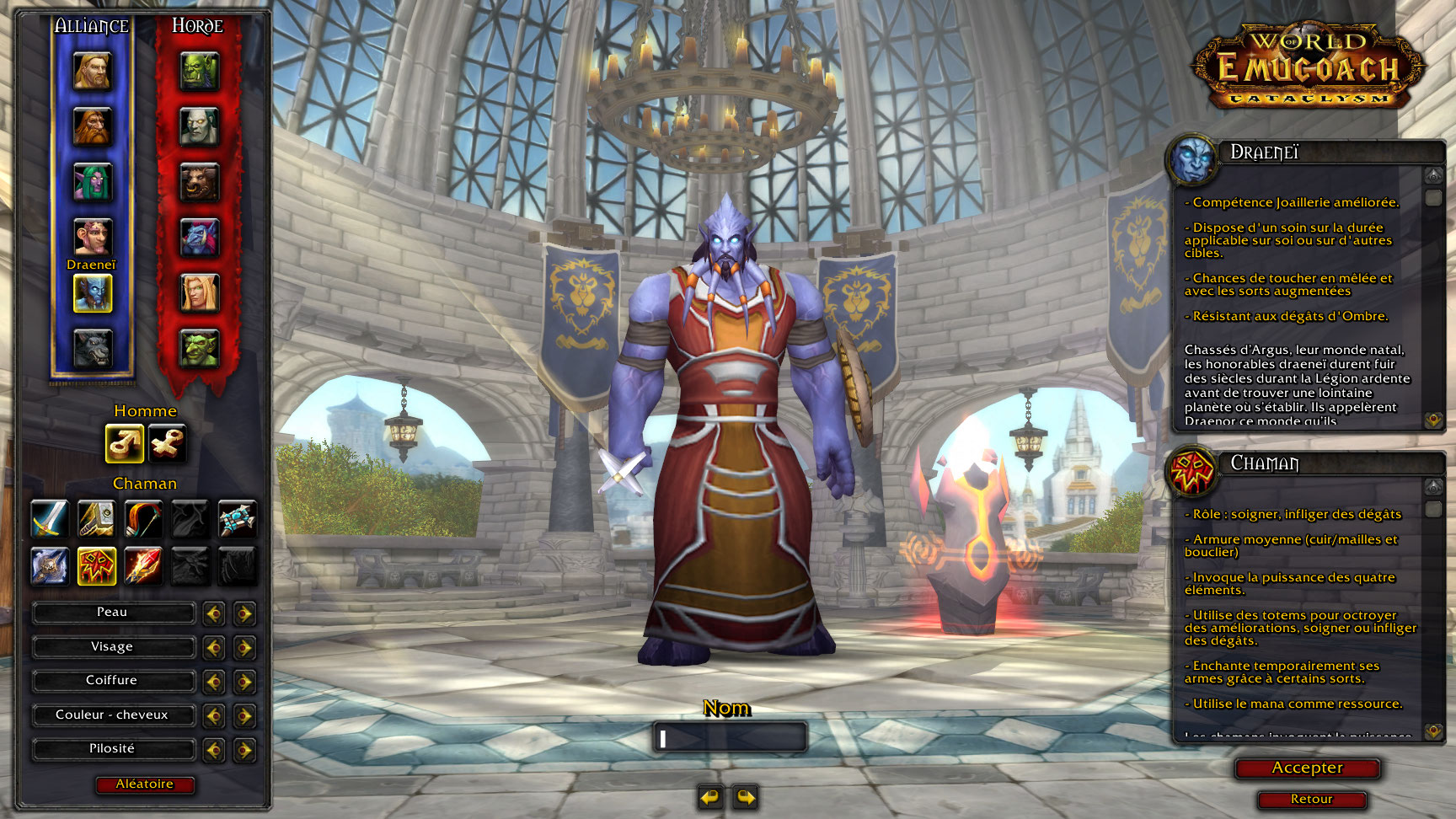Select the Goblin race portrait
Screen dimensions: 1456x819
click(x=199, y=349)
